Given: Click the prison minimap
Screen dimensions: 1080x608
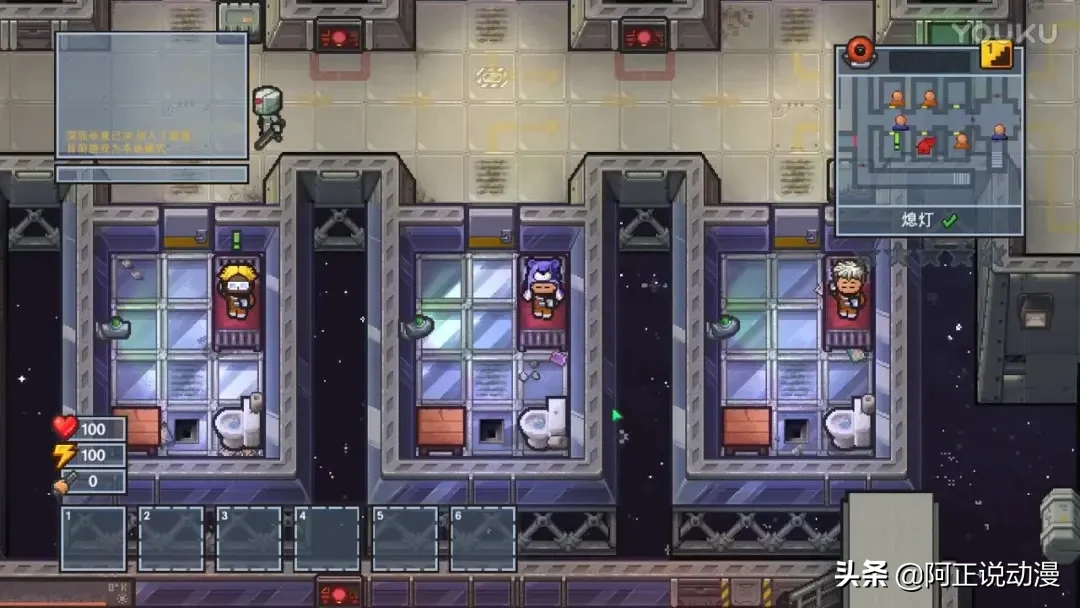Looking at the screenshot, I should [x=928, y=138].
